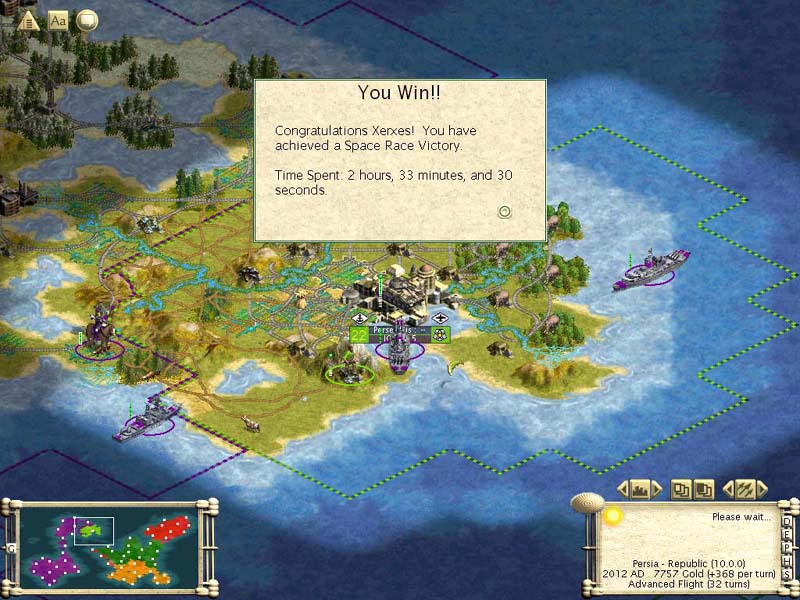800x600 pixels.
Task: Open the H advisor shortcut
Action: pos(787,561)
